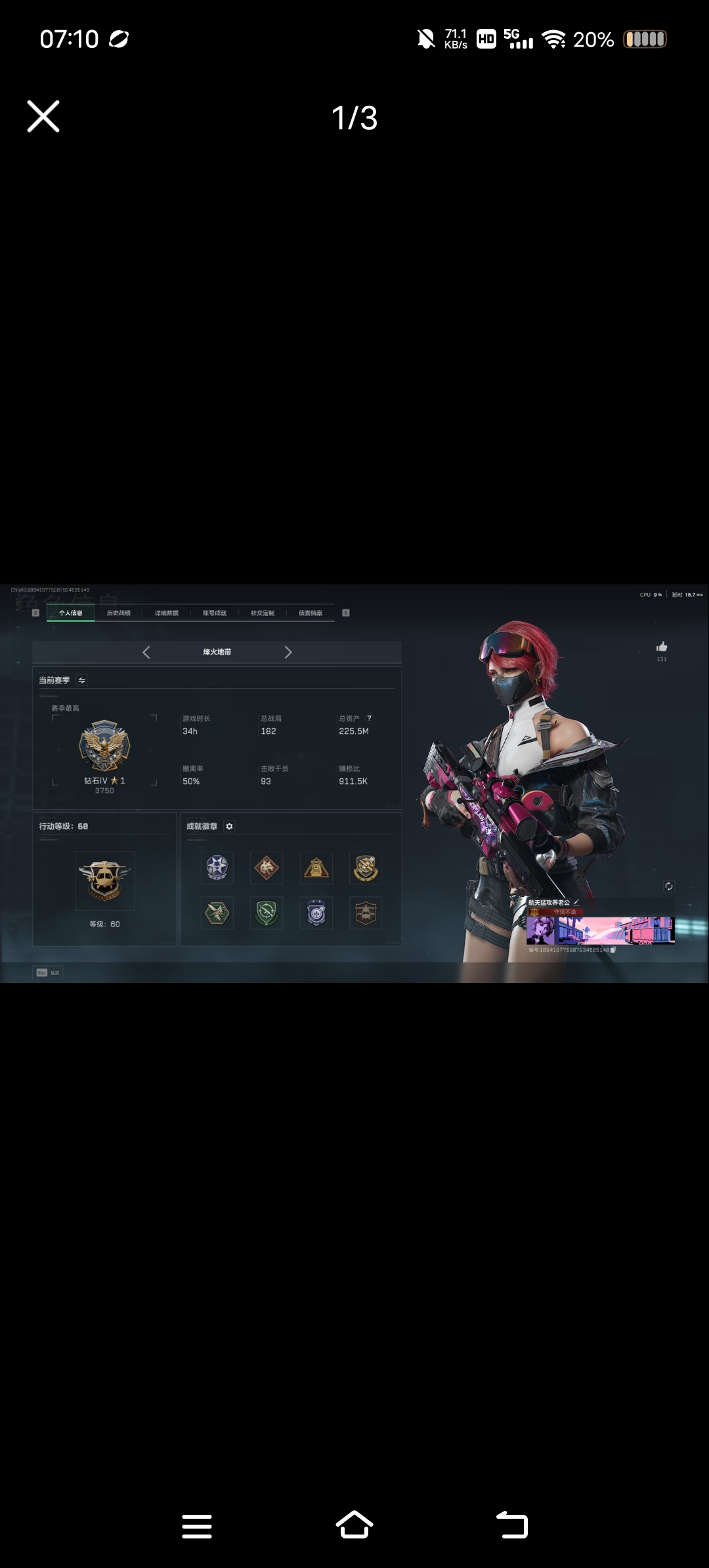Select the 账号成就 tab
The width and height of the screenshot is (709, 1568).
215,613
